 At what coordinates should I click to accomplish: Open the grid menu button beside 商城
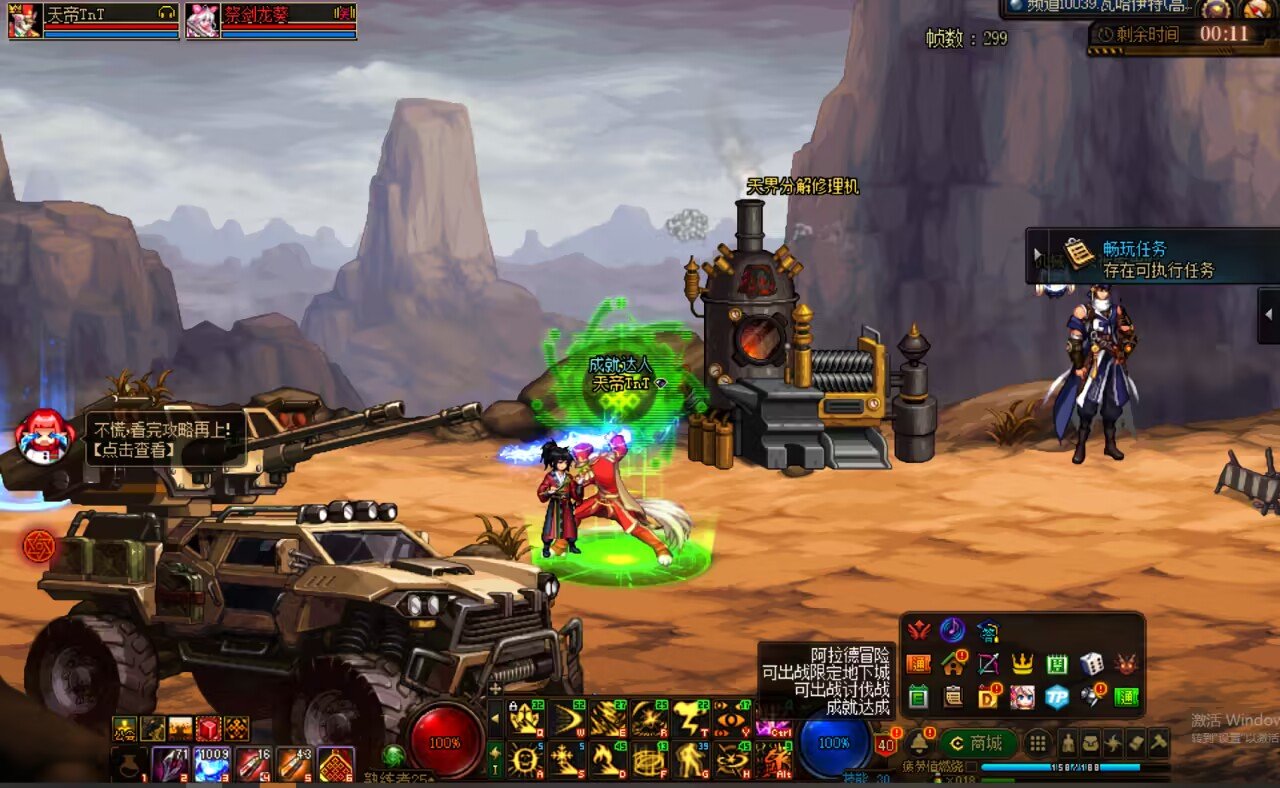[1038, 743]
